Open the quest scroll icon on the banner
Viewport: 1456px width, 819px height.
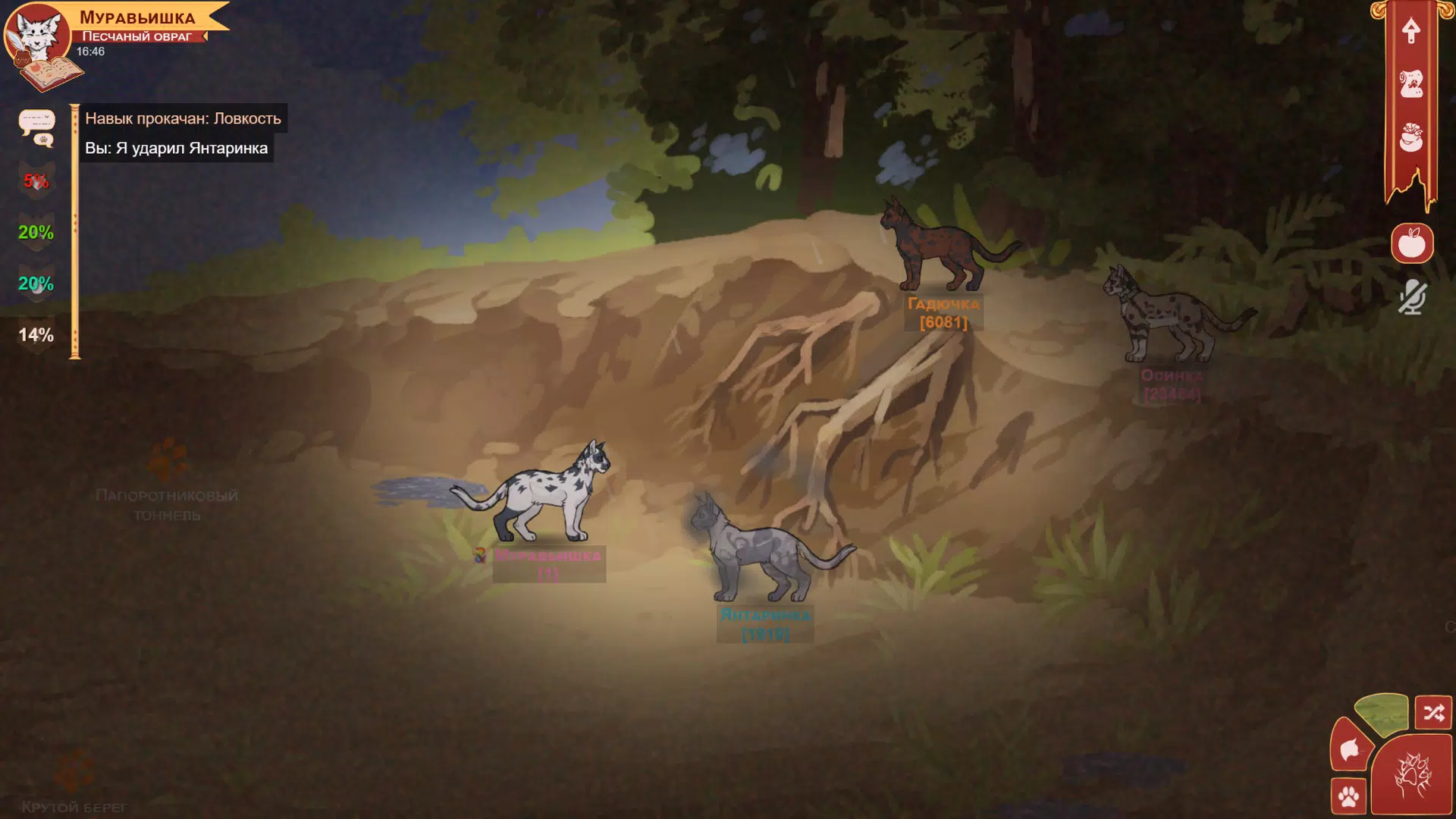pyautogui.click(x=1411, y=83)
